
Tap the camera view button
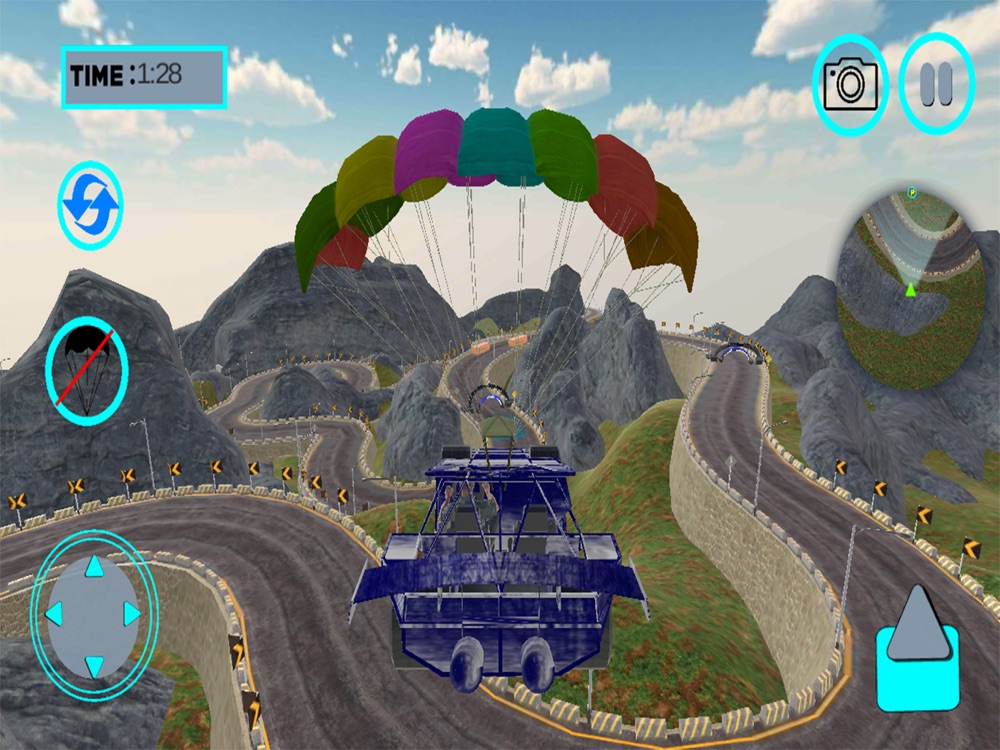tap(850, 85)
